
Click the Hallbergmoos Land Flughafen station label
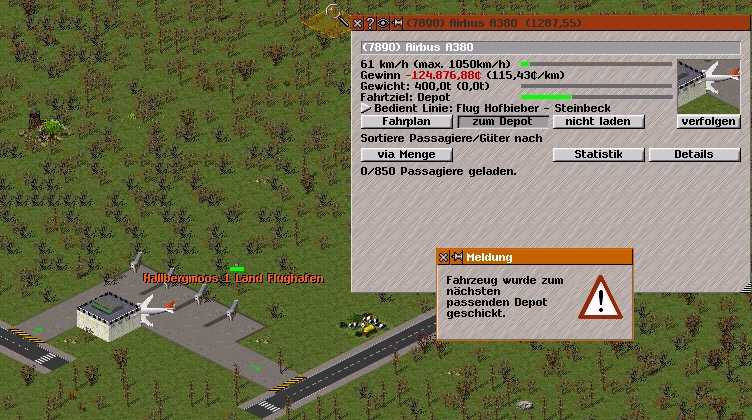pos(233,278)
